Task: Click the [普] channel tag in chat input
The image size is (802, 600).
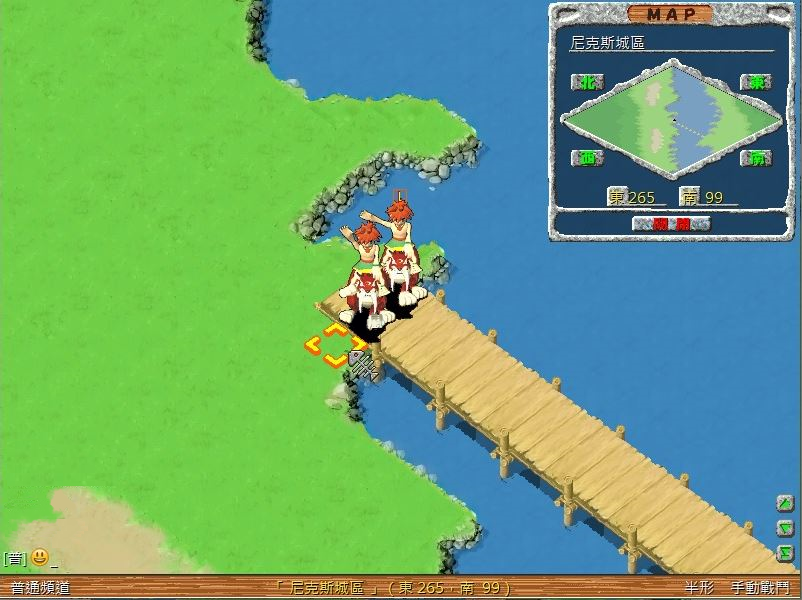Action: [x=13, y=558]
